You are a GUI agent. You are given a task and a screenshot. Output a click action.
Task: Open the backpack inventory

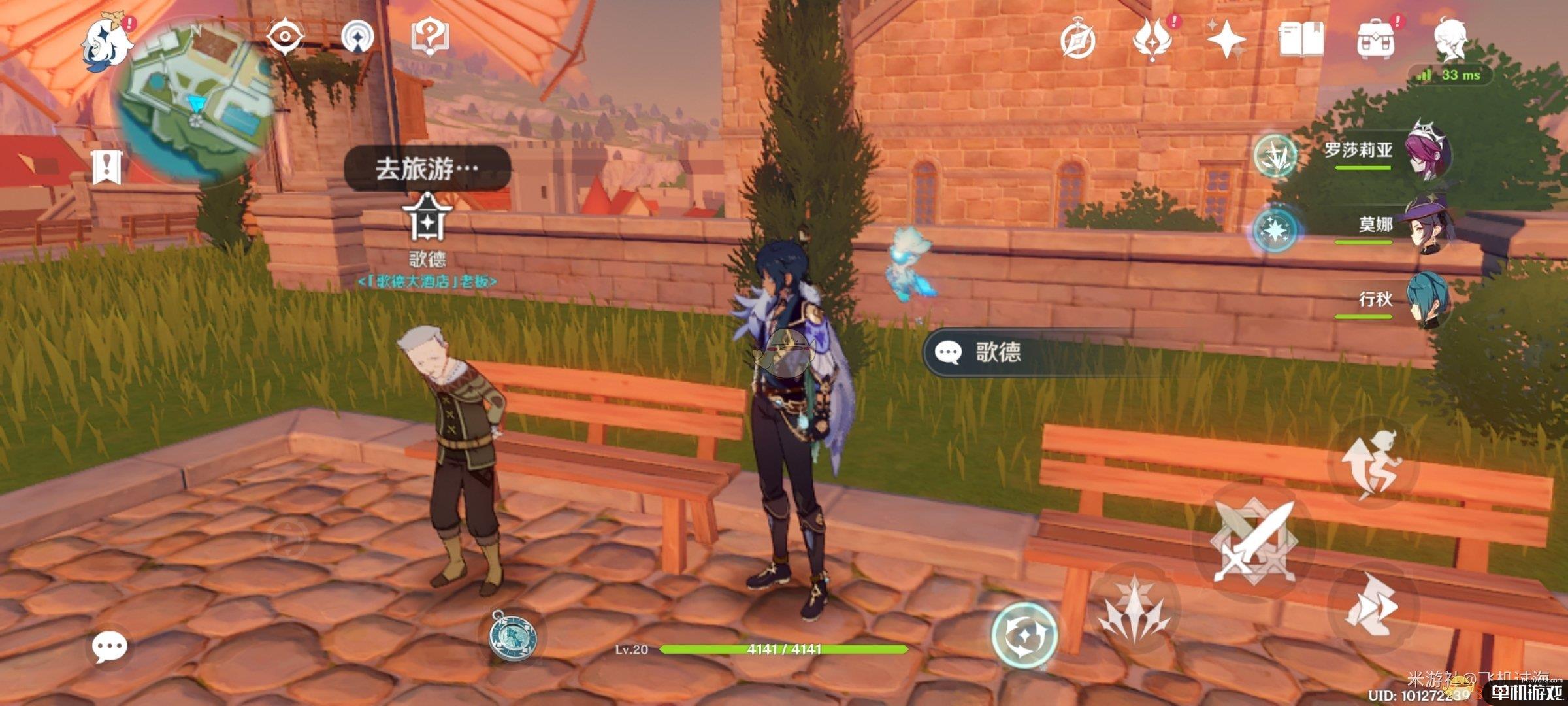pos(1375,41)
